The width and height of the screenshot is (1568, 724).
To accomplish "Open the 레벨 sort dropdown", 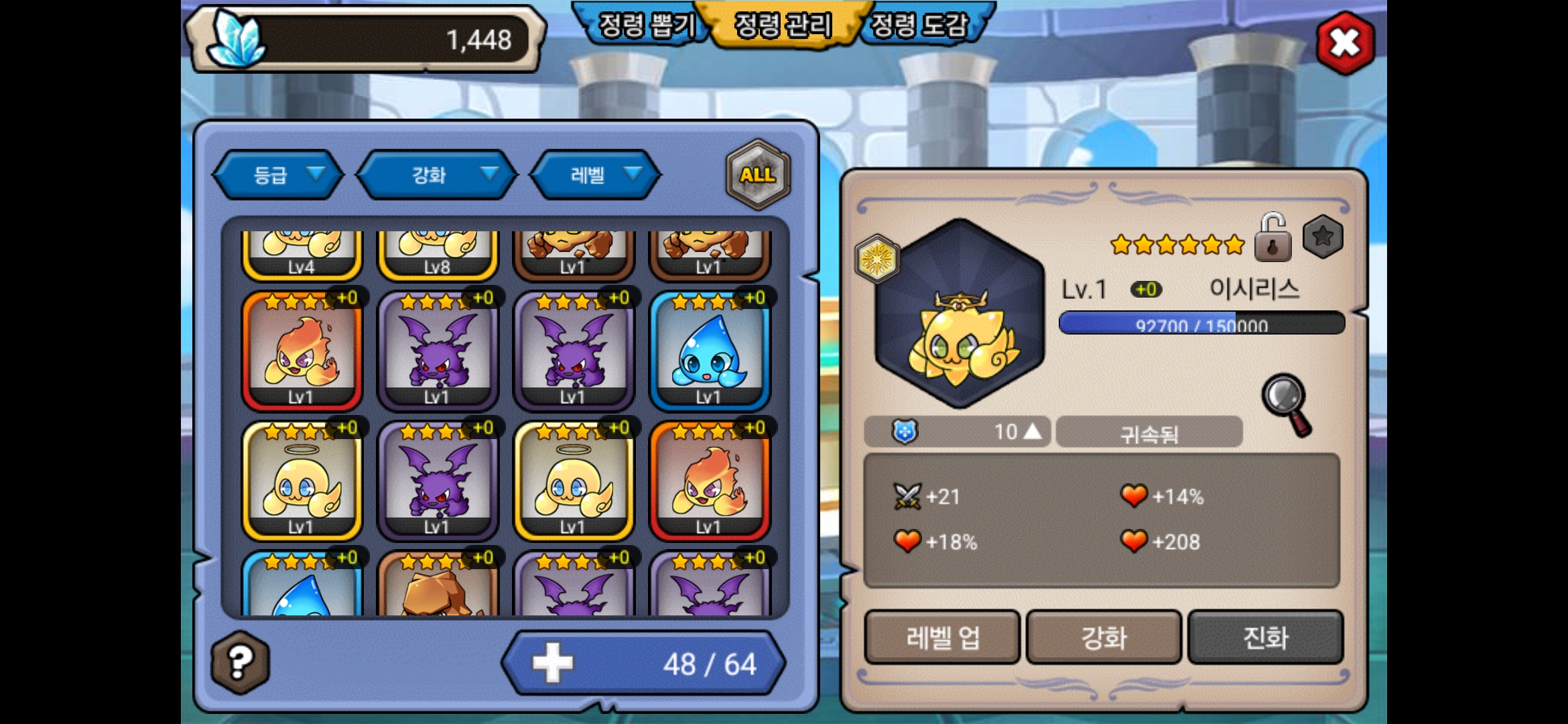I will click(595, 175).
